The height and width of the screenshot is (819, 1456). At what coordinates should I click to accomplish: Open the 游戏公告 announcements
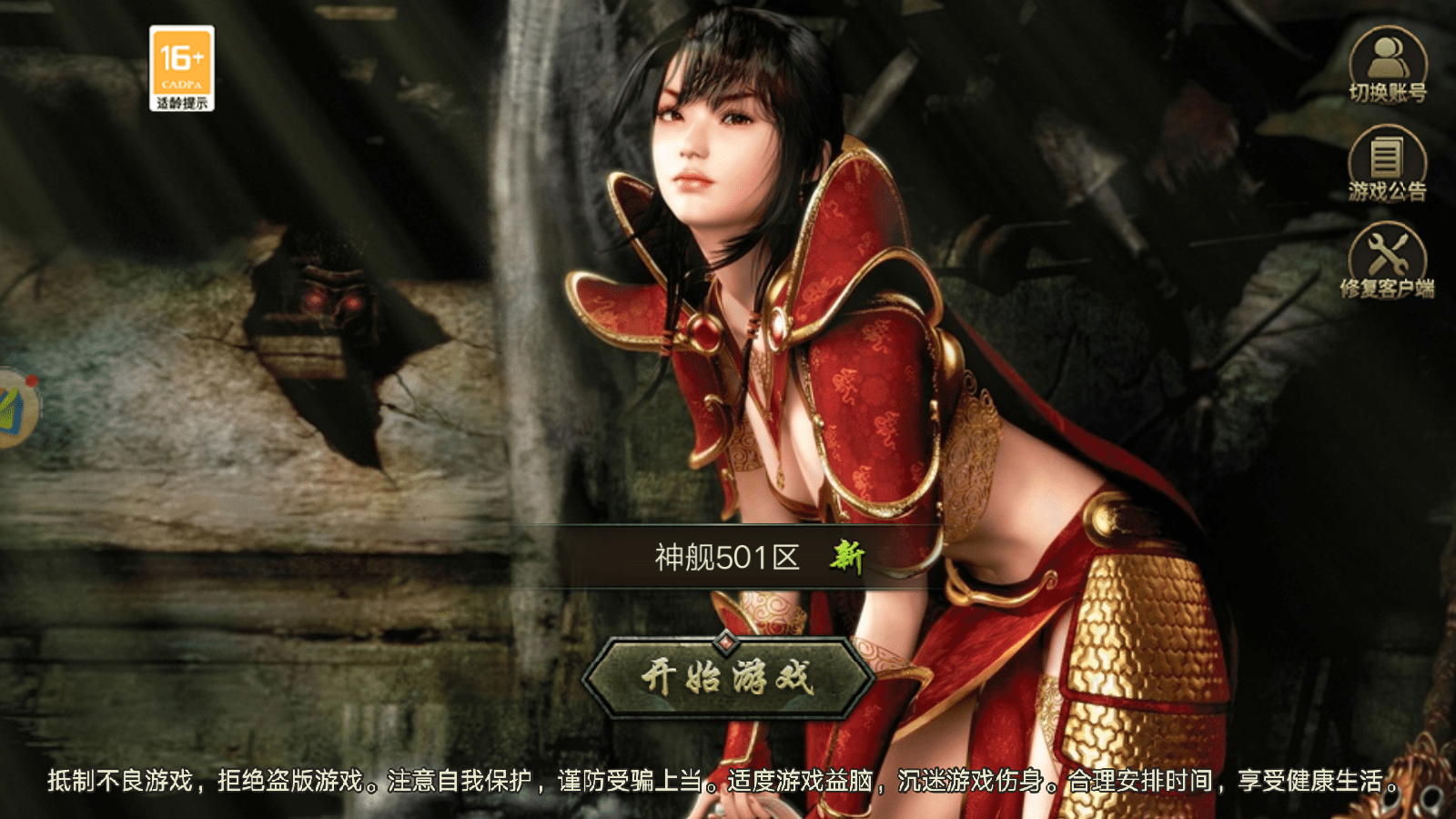pos(1387,164)
